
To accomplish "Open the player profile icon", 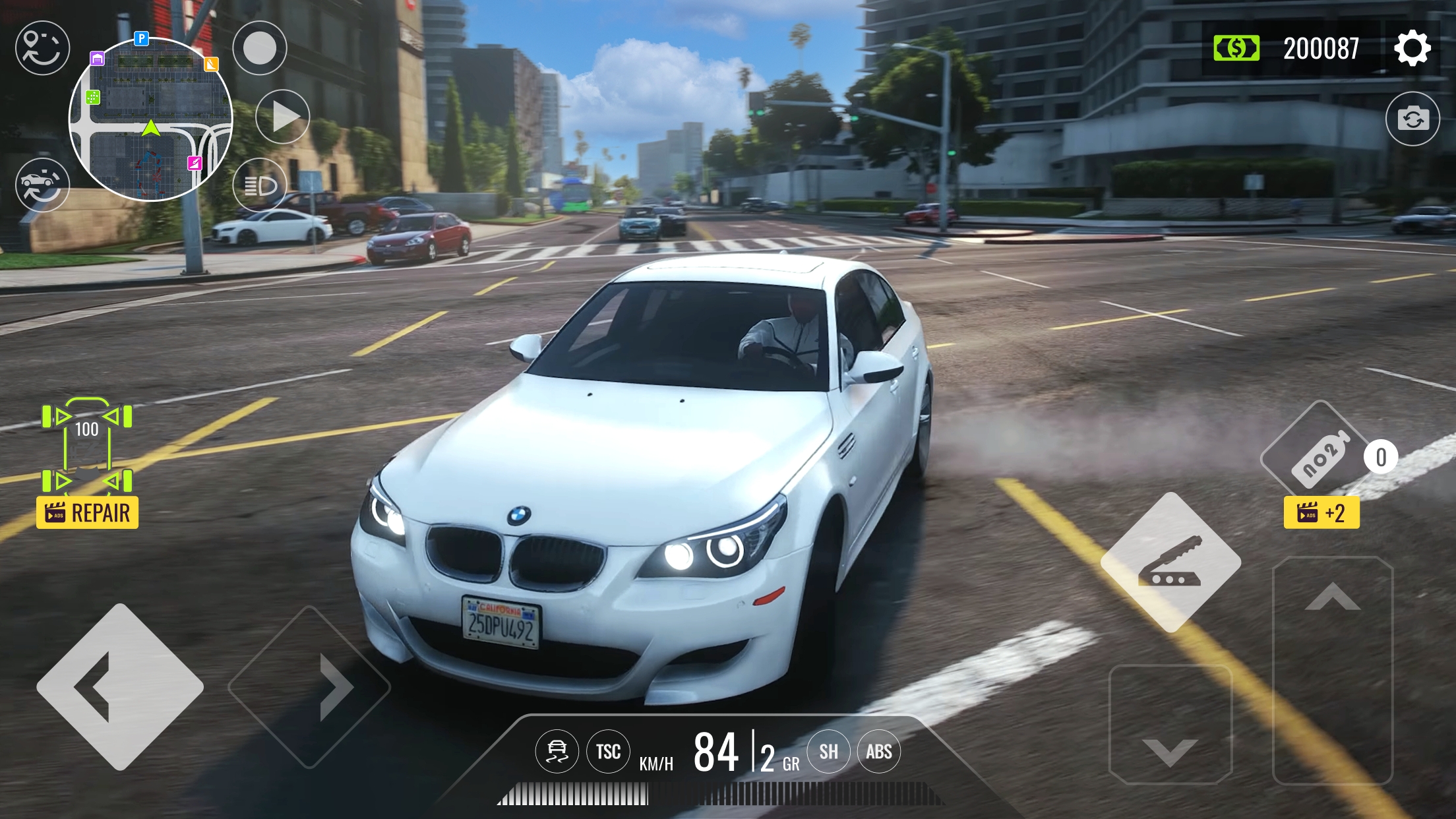I will [42, 48].
